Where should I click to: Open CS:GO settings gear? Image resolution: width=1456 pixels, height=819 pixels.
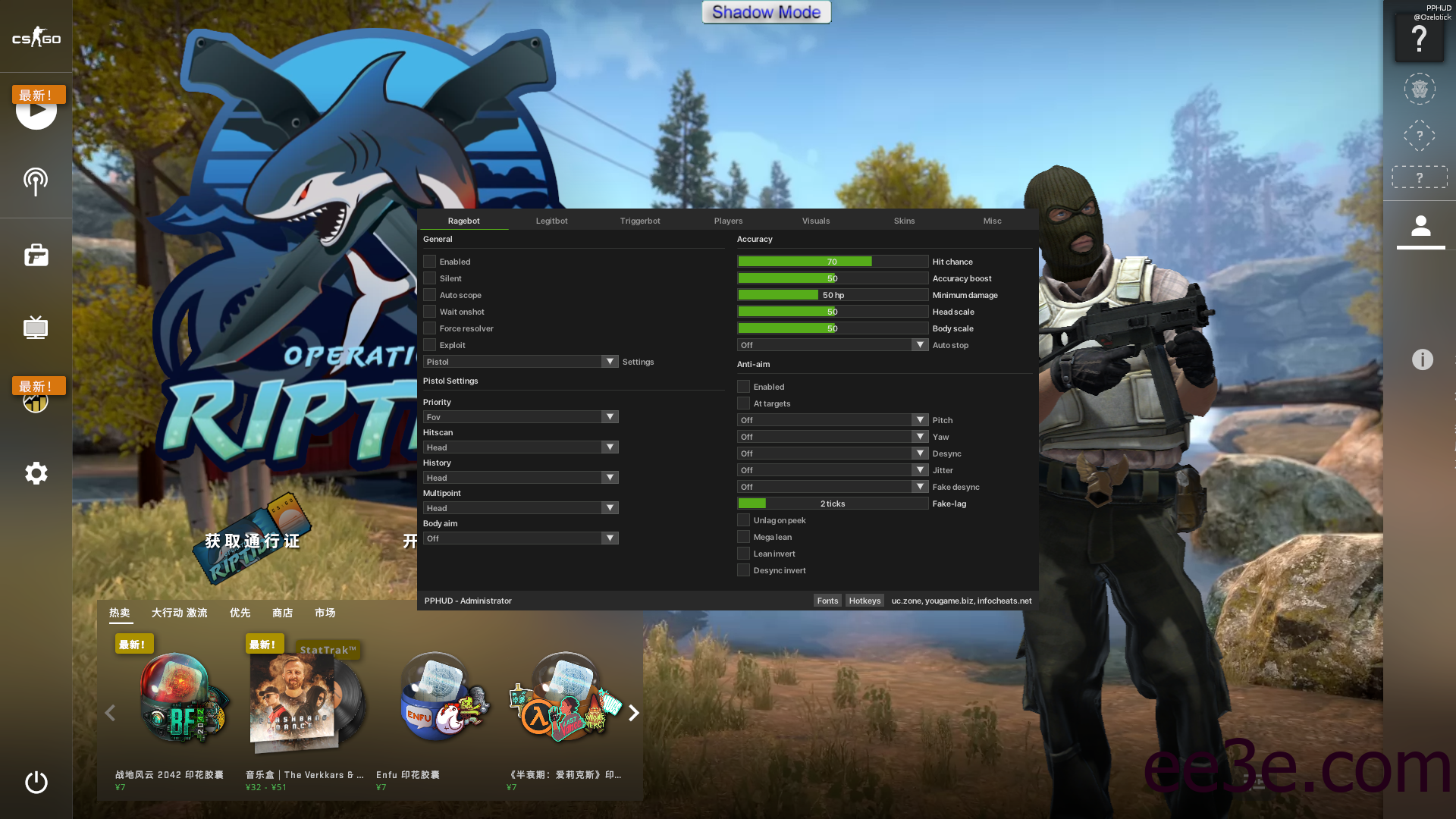[36, 473]
